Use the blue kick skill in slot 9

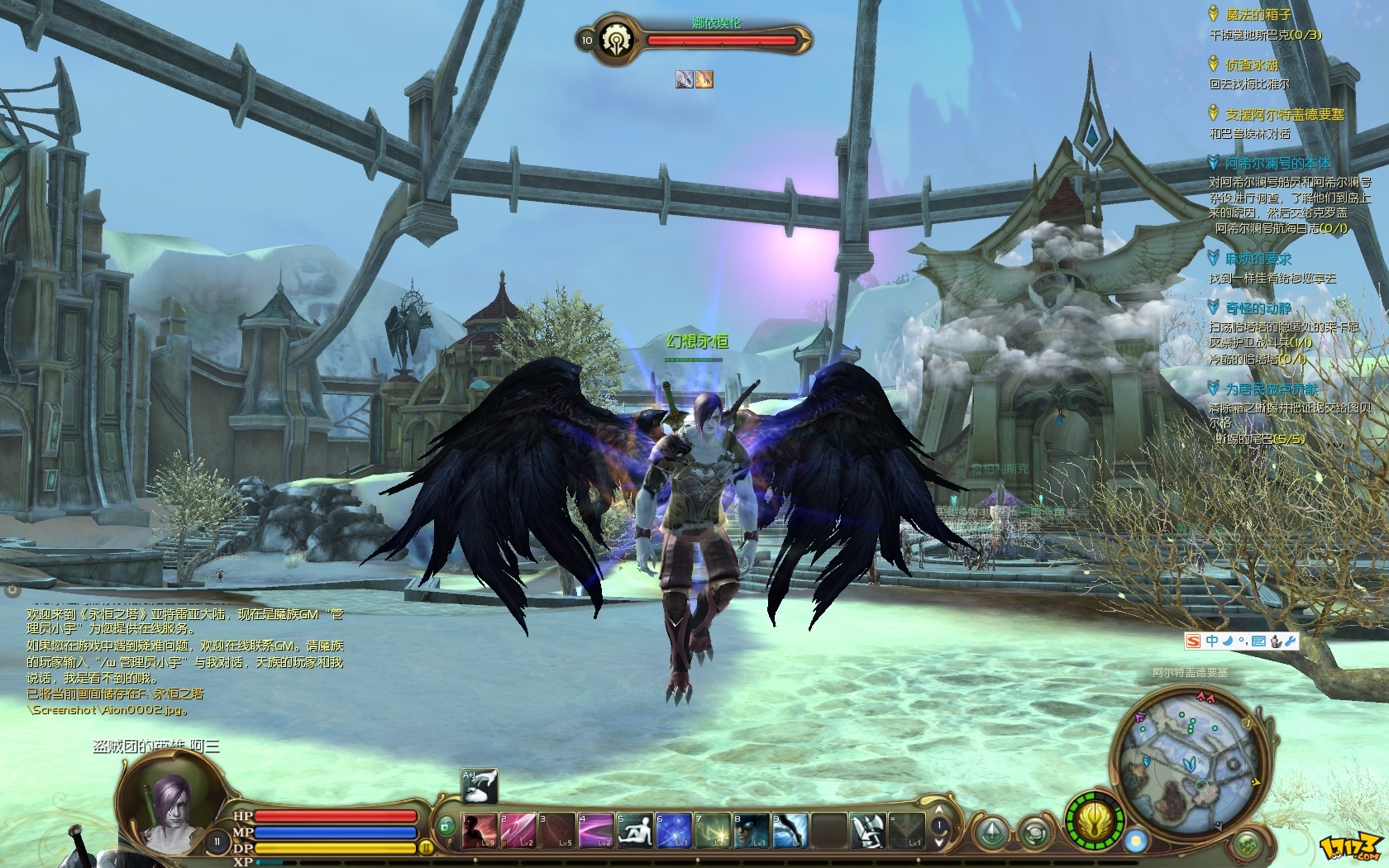(x=790, y=830)
